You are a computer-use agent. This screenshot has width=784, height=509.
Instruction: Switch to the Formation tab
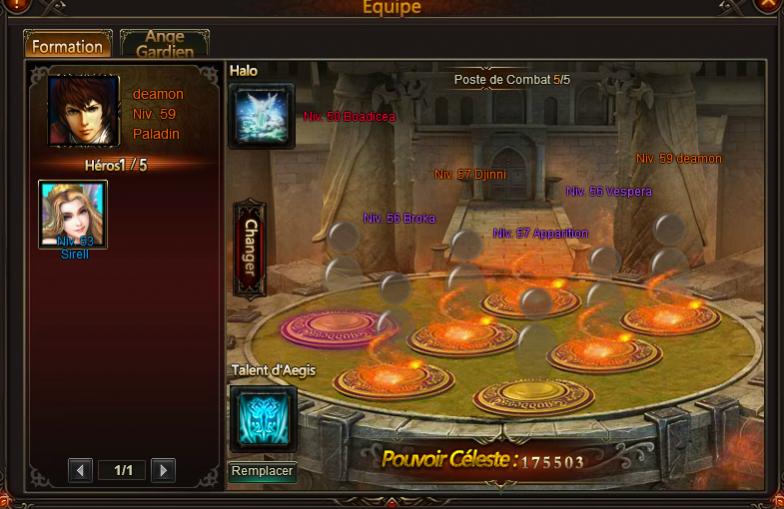coord(67,45)
